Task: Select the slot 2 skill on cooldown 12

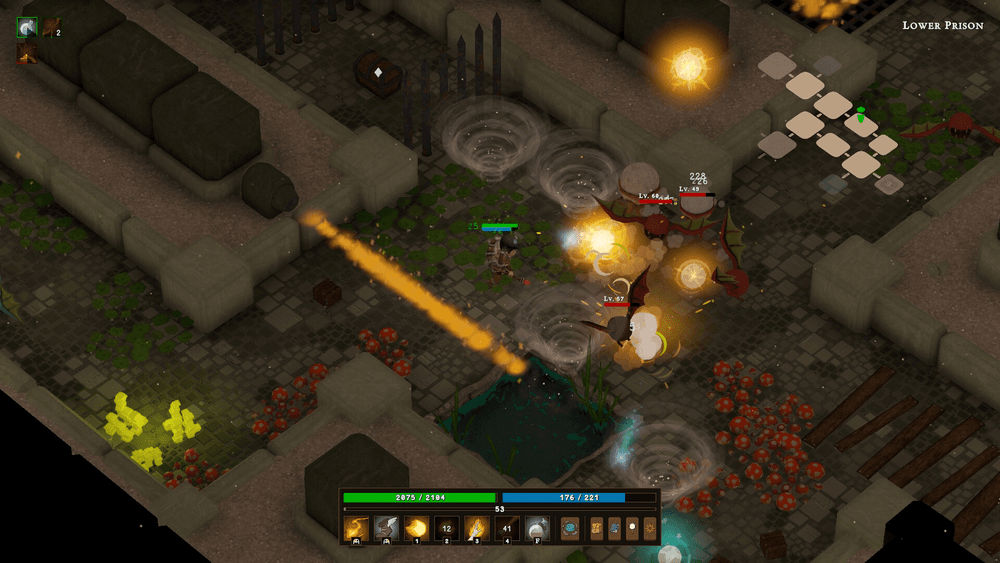Action: tap(447, 527)
